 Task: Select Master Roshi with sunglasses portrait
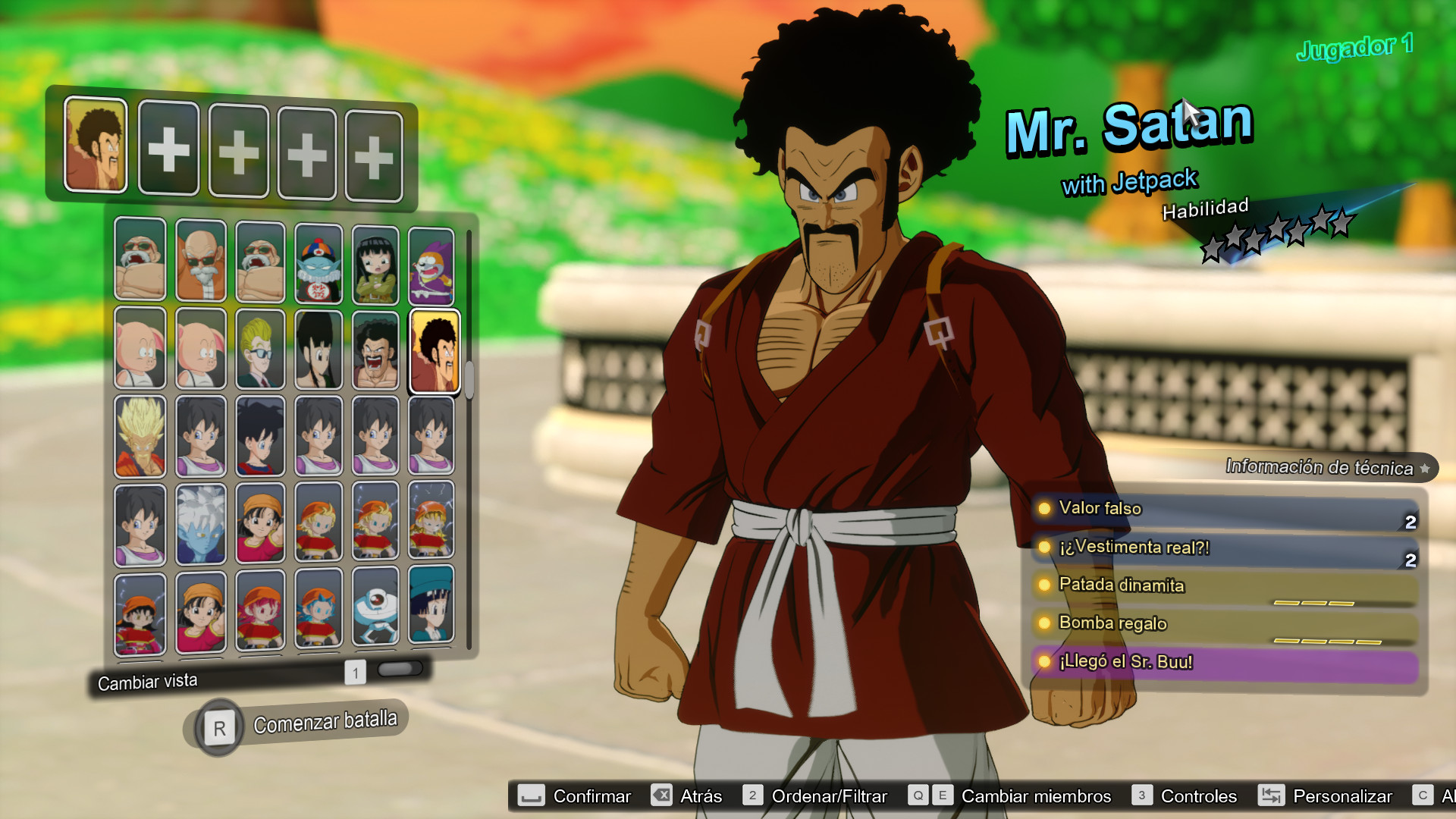click(x=199, y=260)
